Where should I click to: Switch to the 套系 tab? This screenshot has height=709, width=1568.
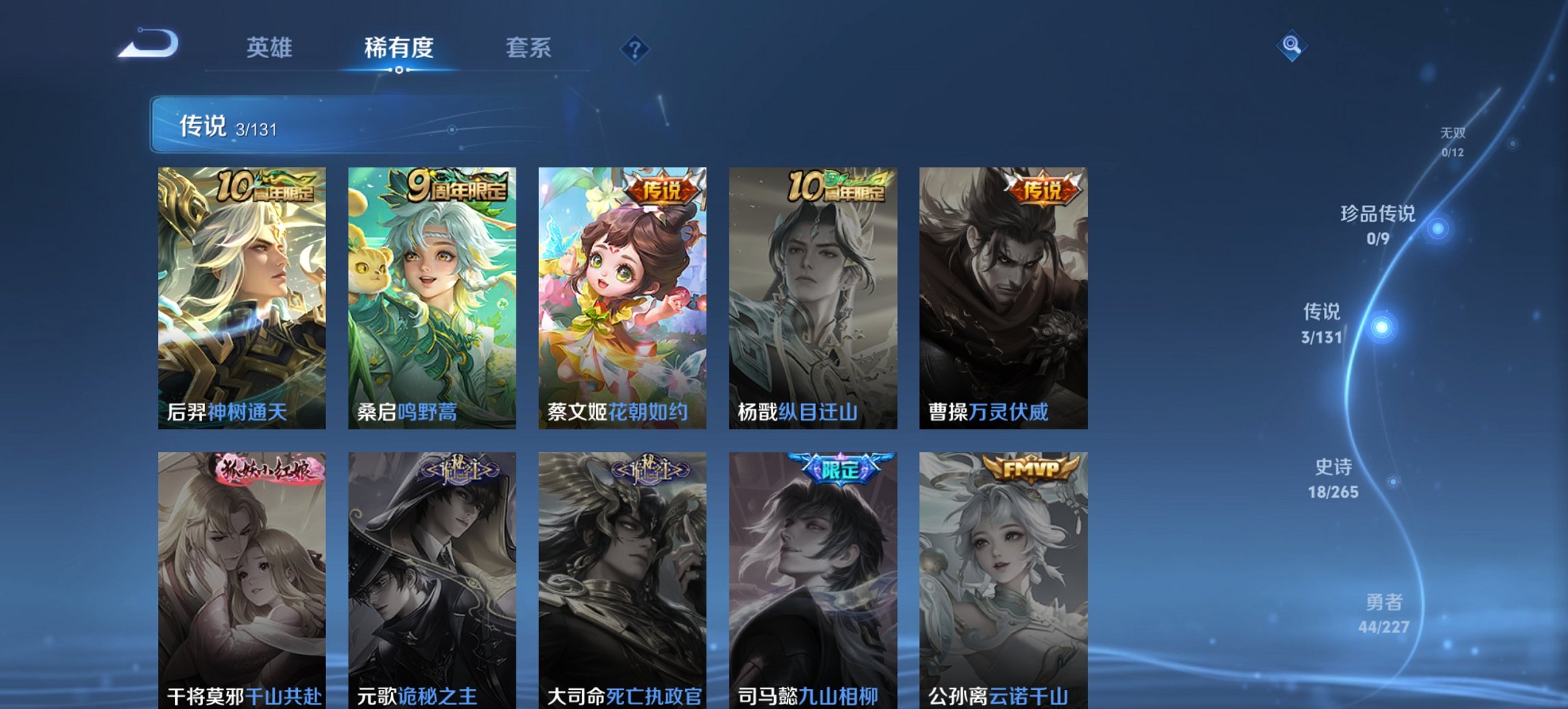pos(528,48)
